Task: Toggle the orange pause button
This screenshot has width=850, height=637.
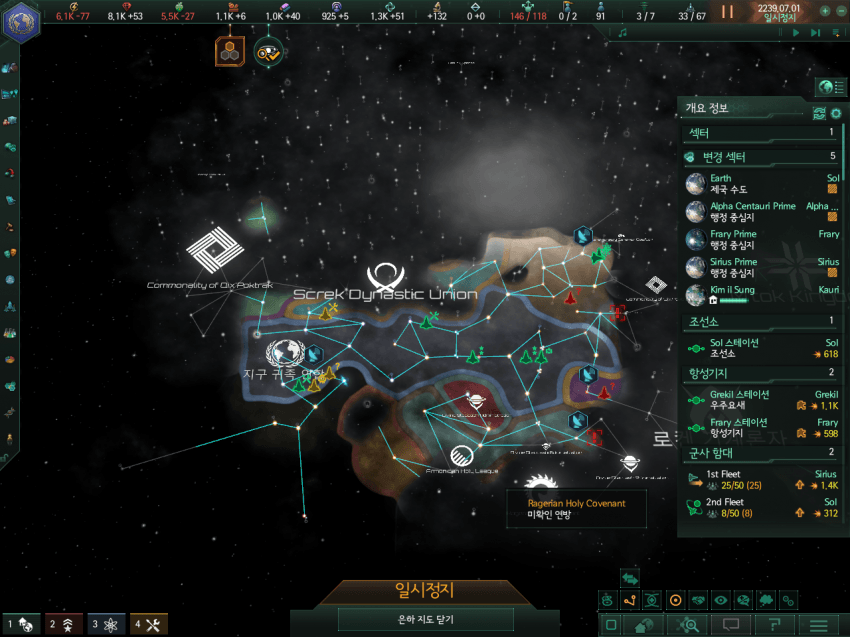Action: coord(728,12)
